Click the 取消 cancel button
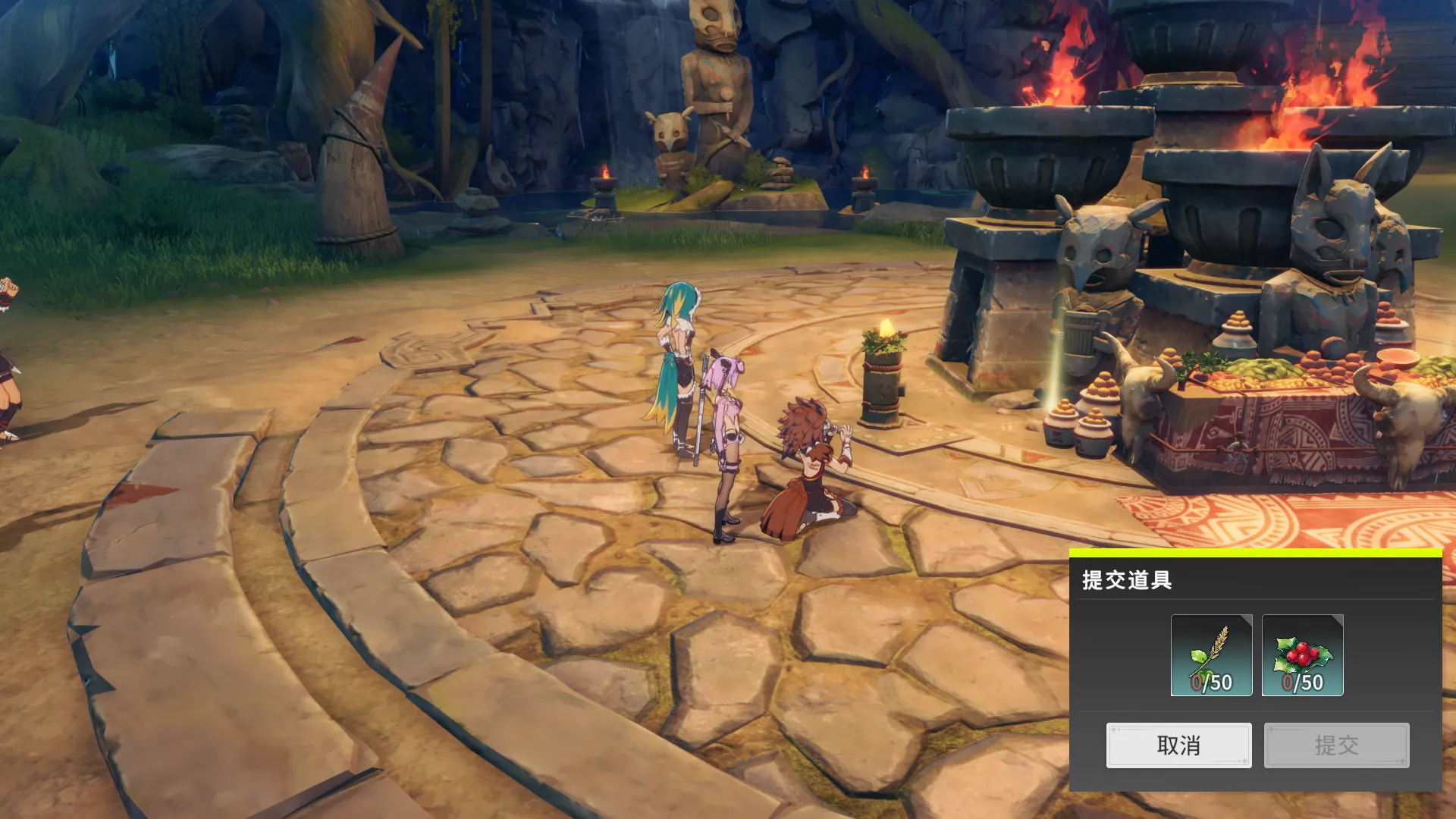The width and height of the screenshot is (1456, 819). click(1178, 745)
